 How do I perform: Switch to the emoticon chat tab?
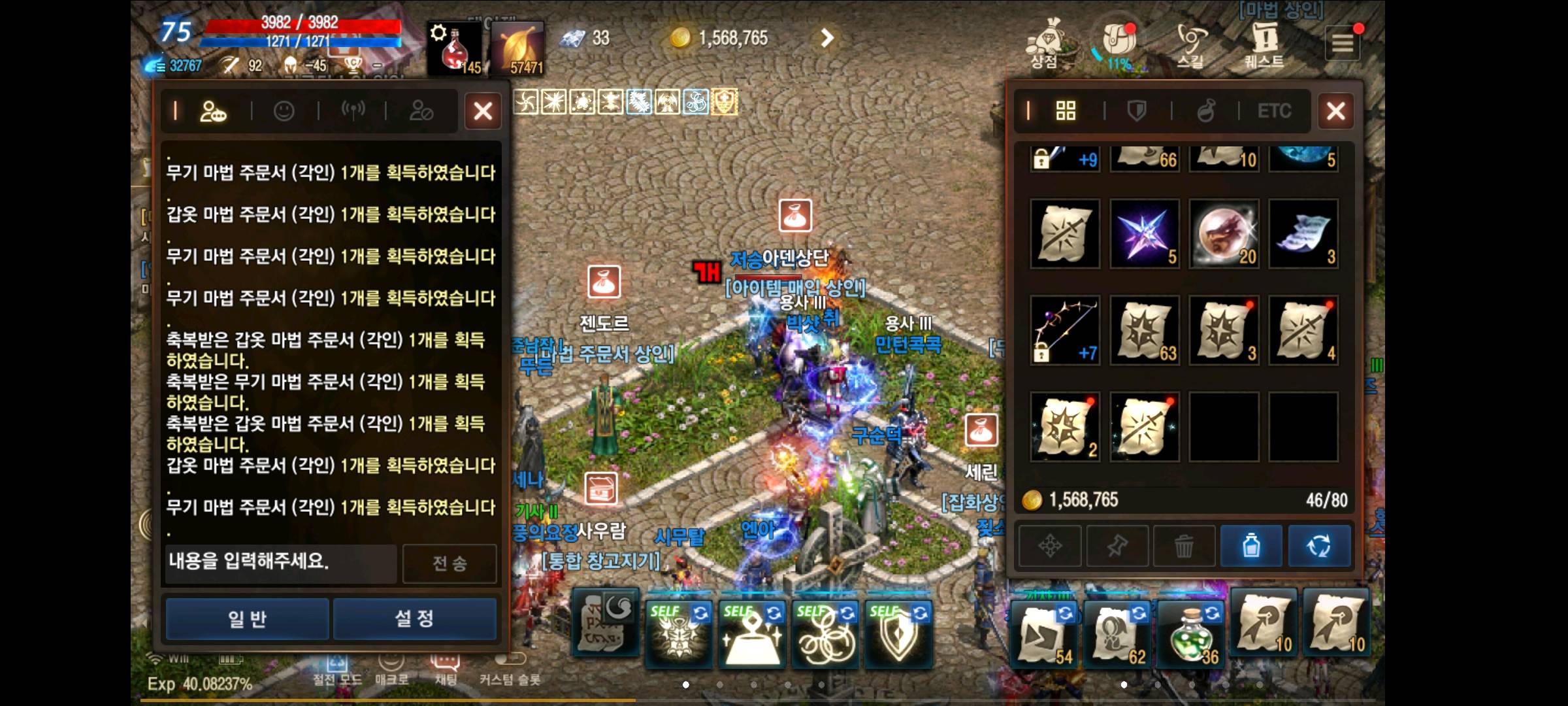(x=286, y=111)
